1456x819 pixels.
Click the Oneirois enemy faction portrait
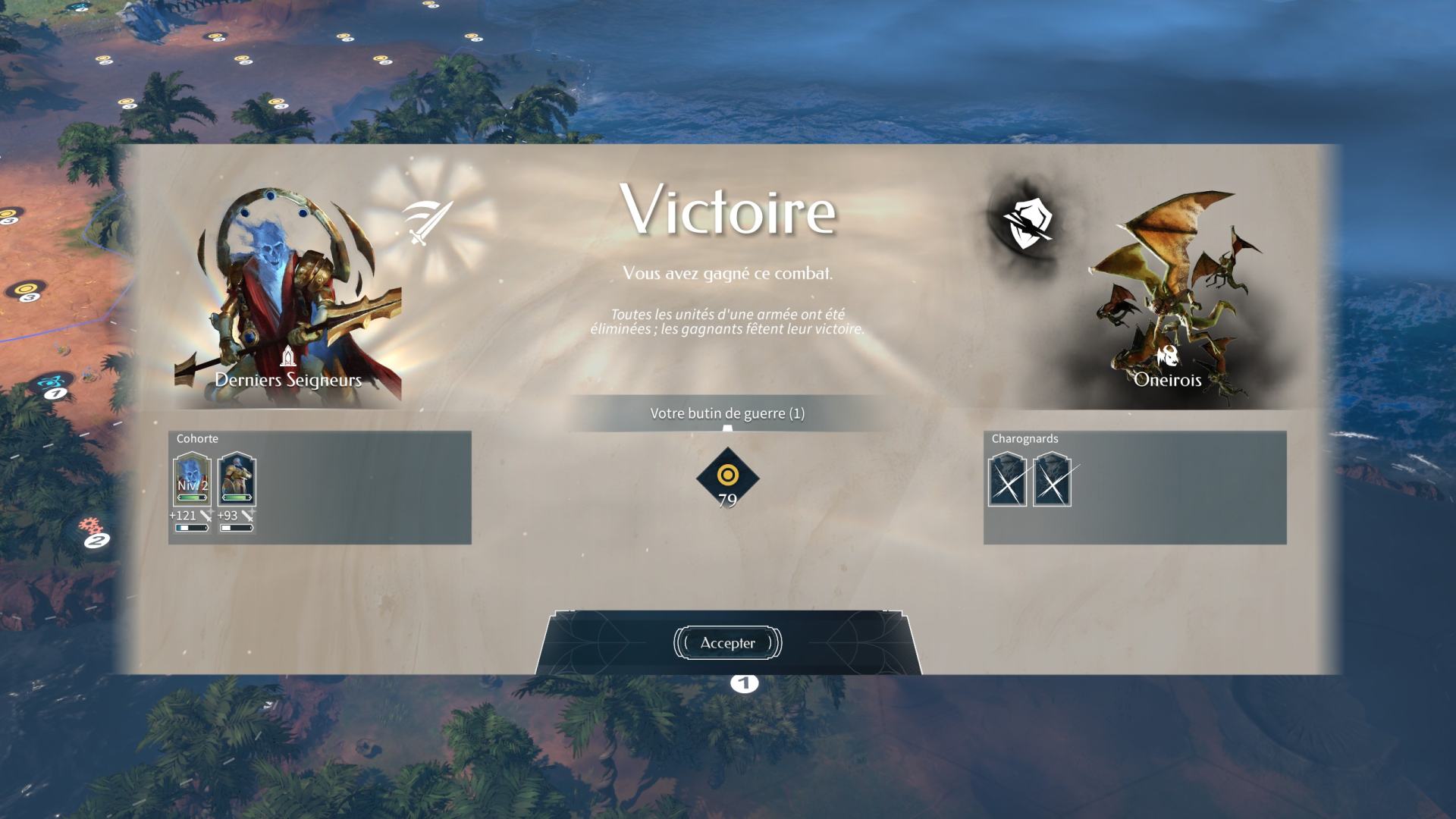pyautogui.click(x=1168, y=296)
